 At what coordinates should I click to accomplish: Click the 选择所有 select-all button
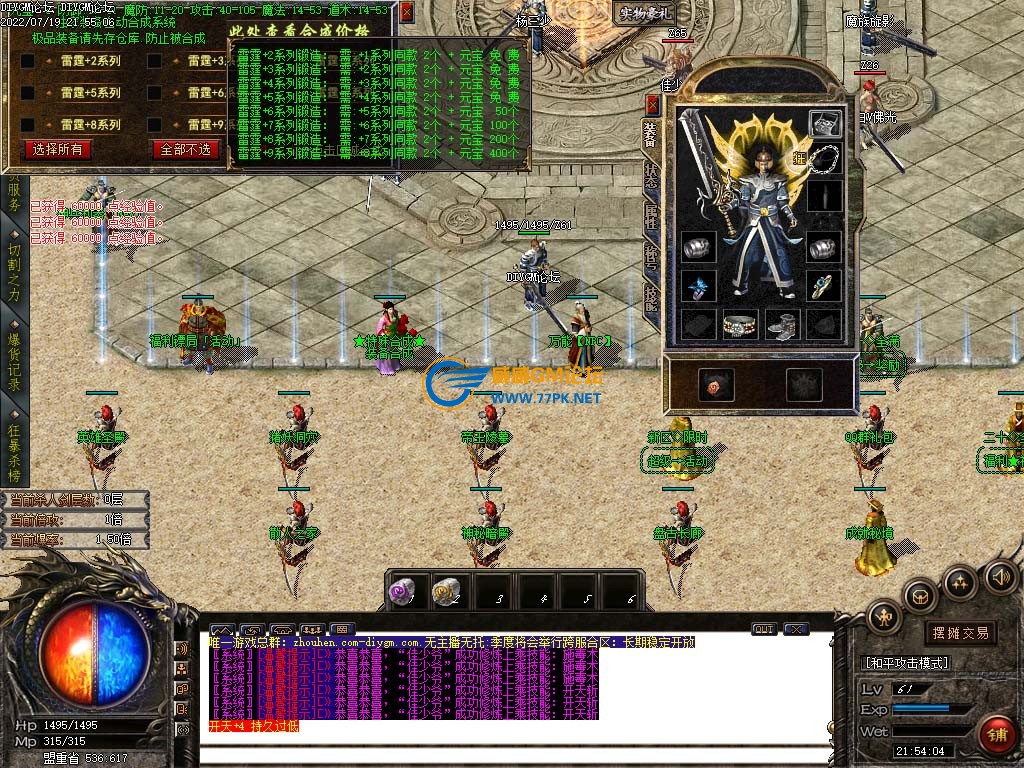click(x=57, y=149)
